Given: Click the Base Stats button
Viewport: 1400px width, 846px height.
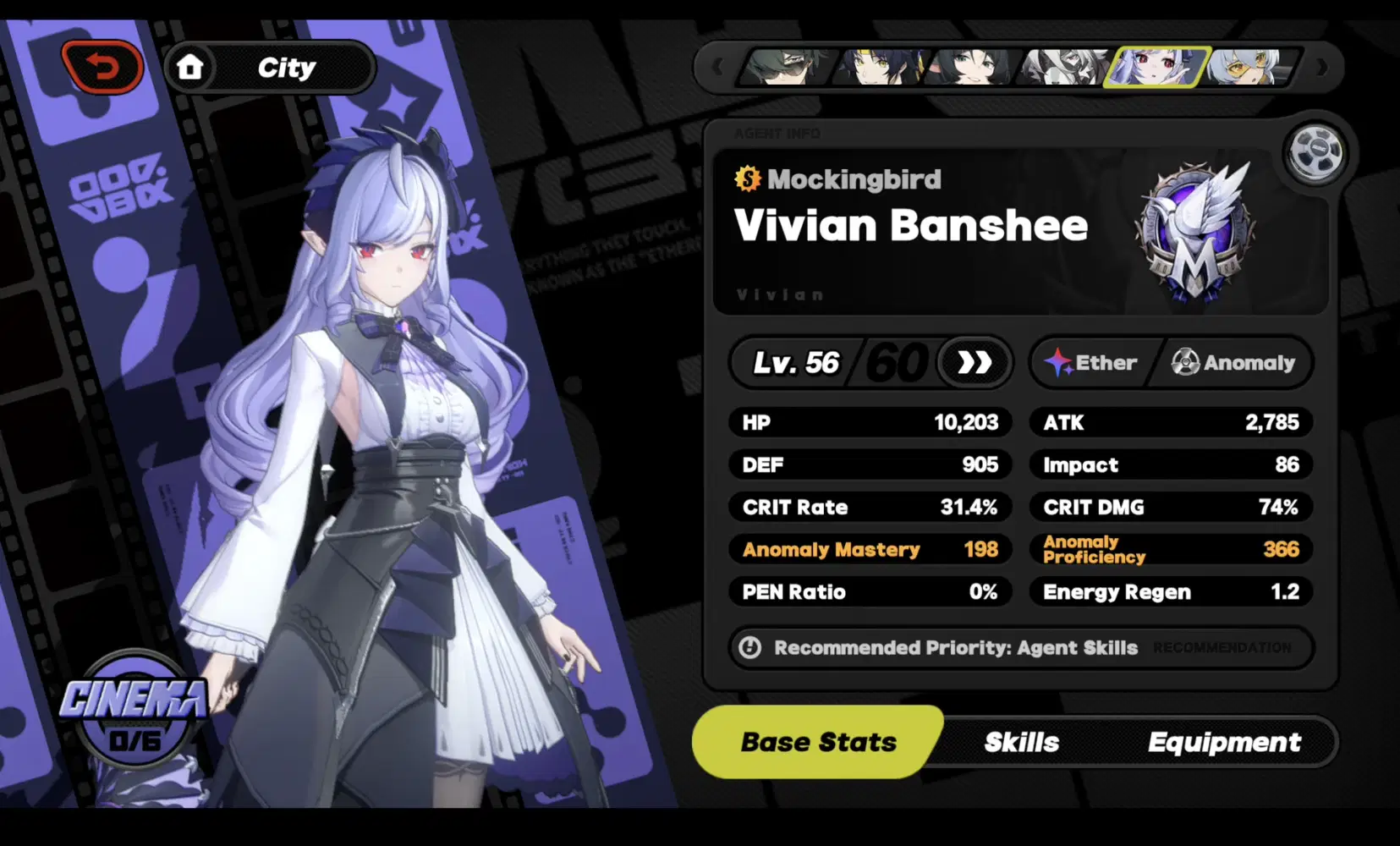Looking at the screenshot, I should coord(817,742).
